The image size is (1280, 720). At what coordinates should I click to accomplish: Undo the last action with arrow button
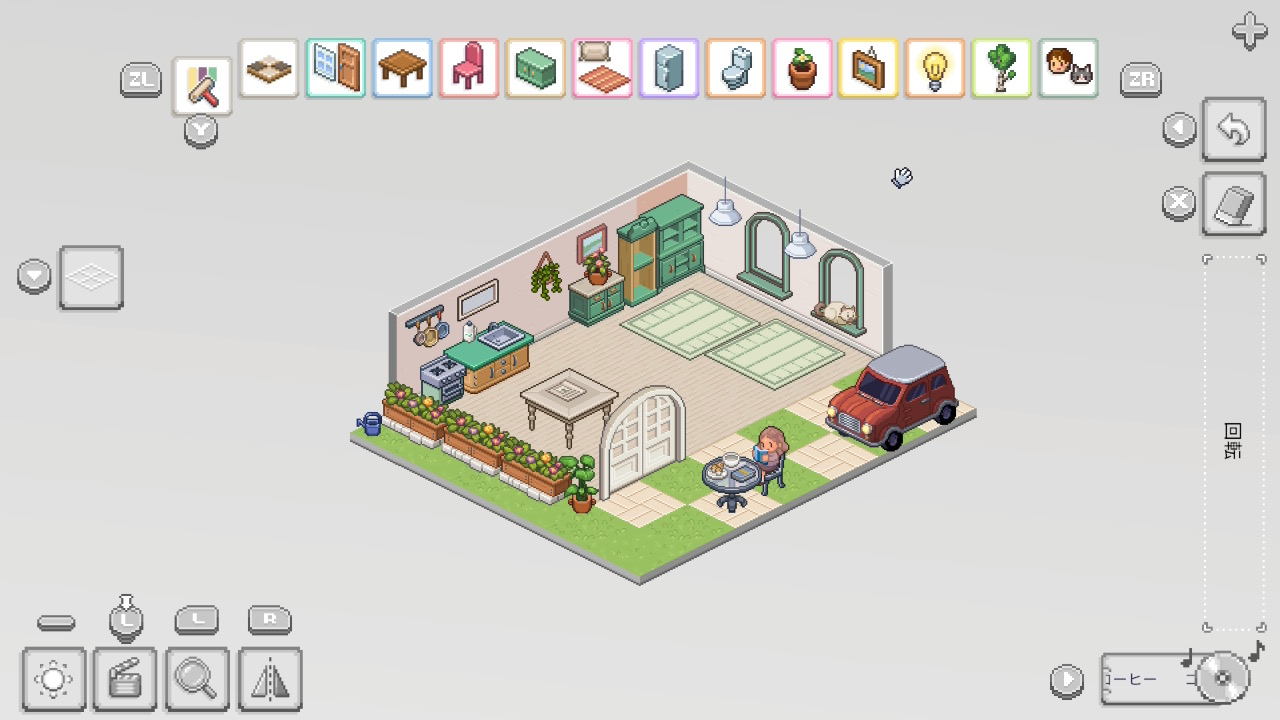pos(1234,129)
